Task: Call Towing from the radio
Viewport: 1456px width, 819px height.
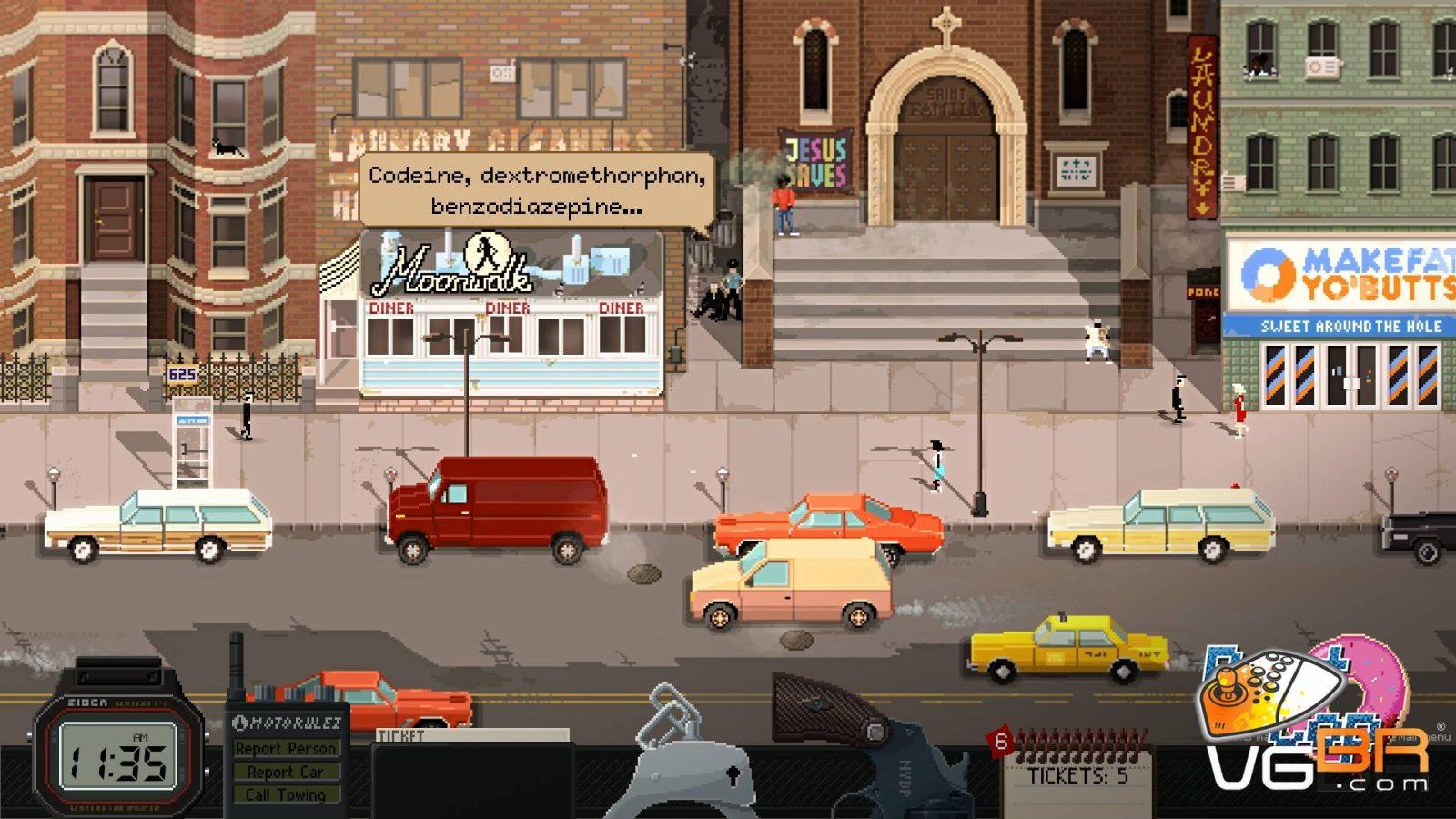Action: coord(286,794)
